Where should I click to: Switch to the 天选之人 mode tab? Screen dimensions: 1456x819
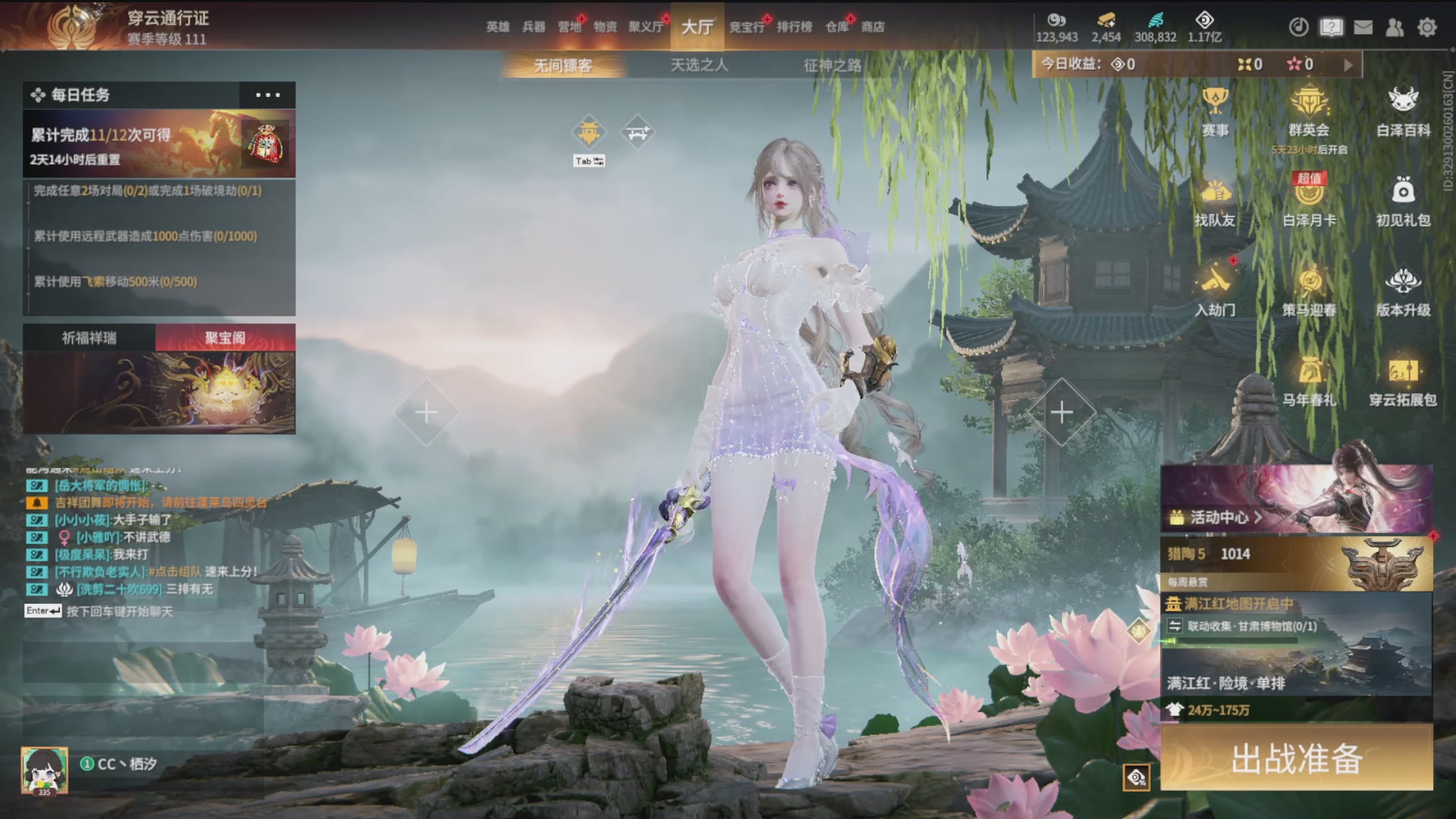[699, 66]
